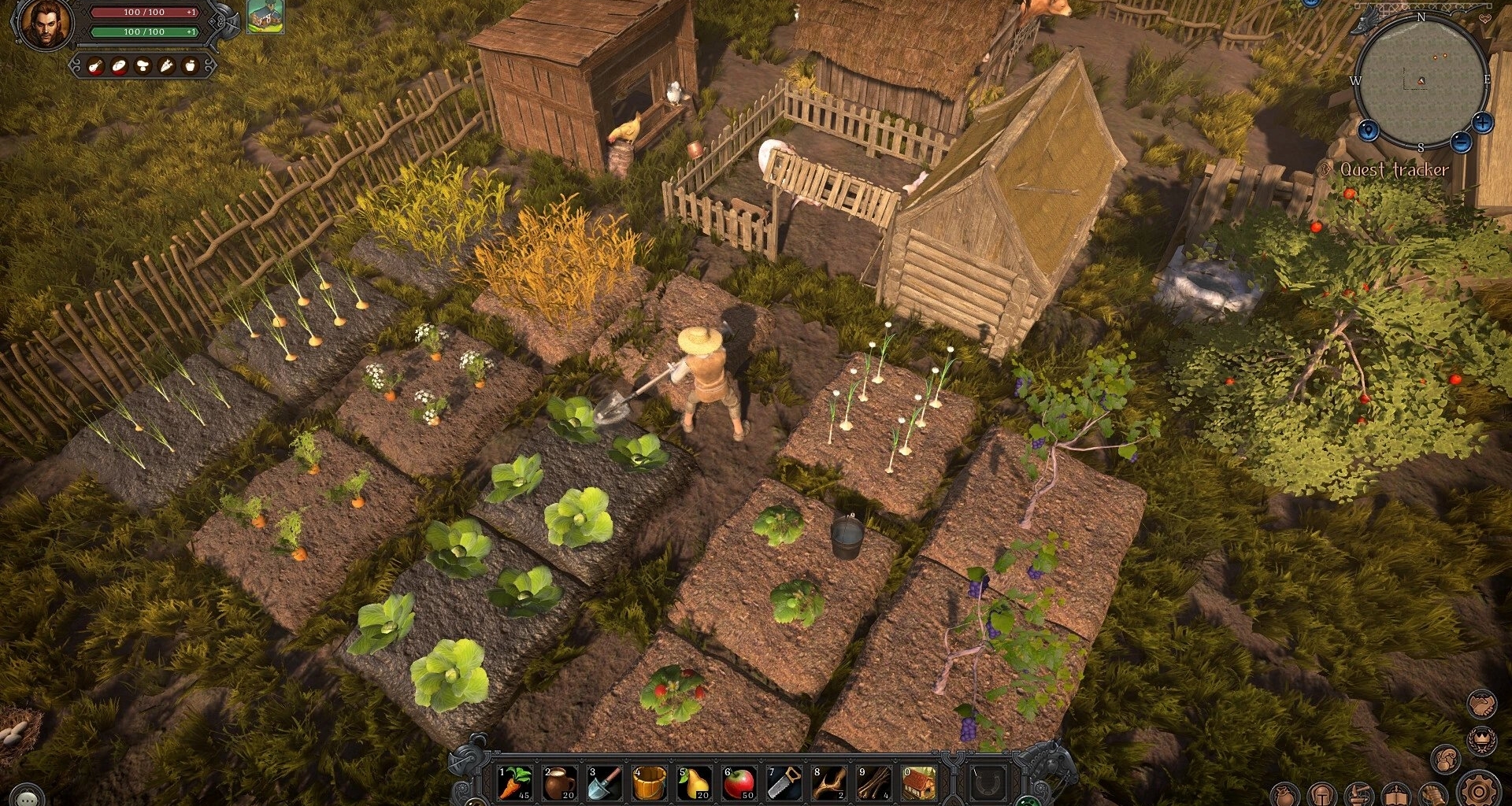
Task: Zoom in the minimap with plus button
Action: (x=1483, y=123)
